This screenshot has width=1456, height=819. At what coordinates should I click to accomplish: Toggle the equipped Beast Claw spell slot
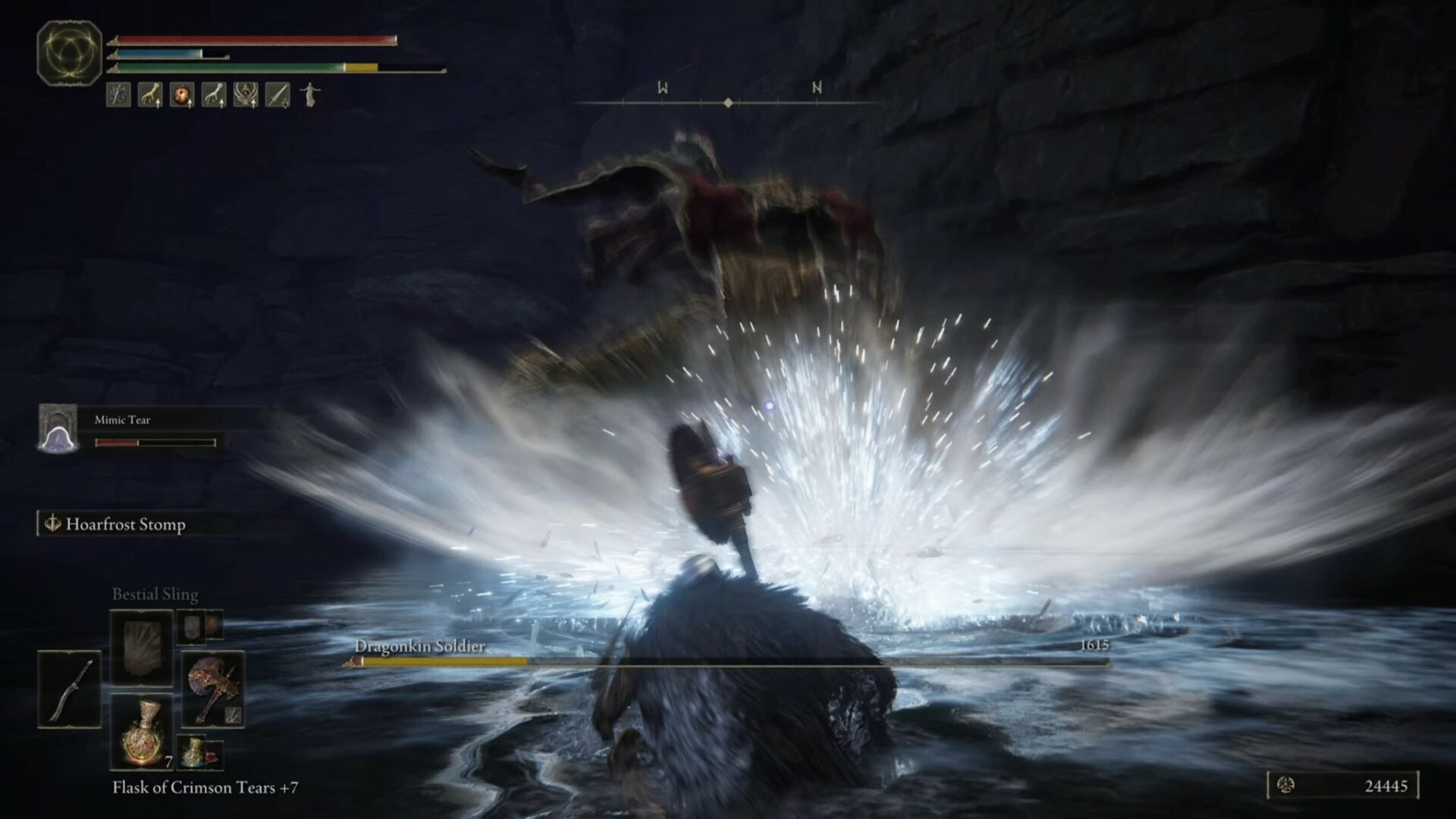tap(142, 646)
